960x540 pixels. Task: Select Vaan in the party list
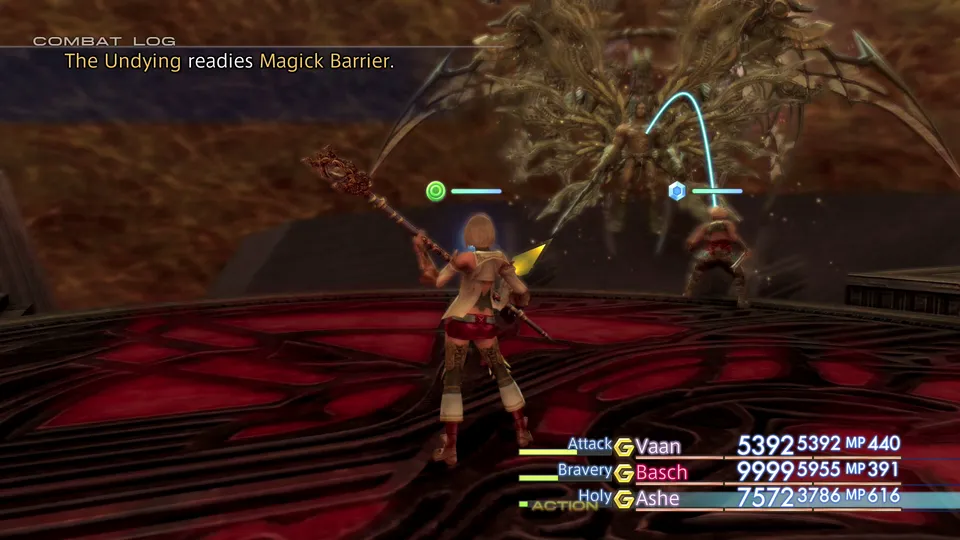(661, 446)
